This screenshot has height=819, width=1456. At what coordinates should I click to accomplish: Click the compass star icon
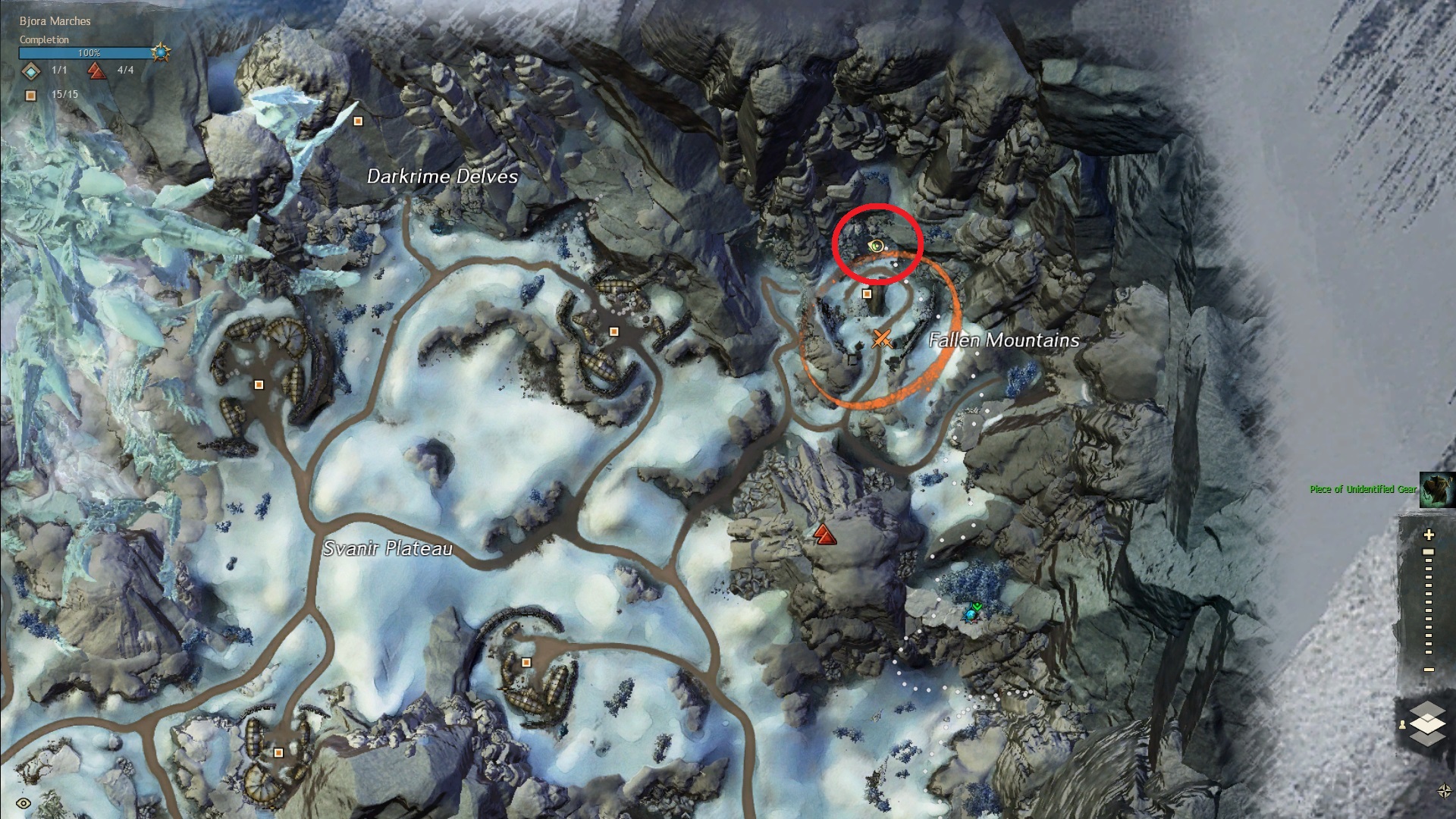(x=1445, y=791)
